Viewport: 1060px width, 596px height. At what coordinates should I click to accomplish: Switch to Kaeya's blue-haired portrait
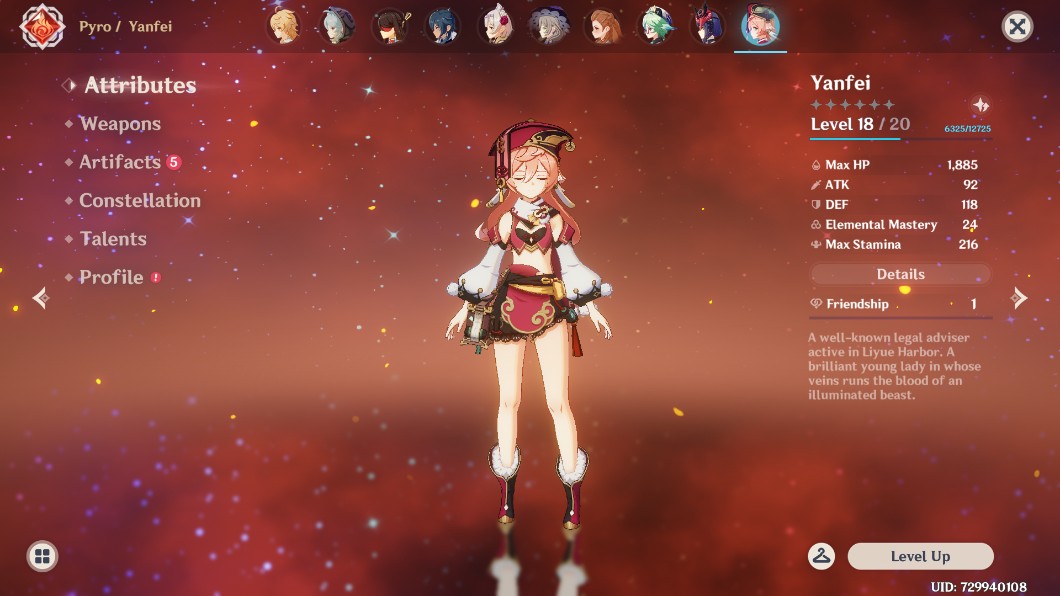click(x=442, y=26)
